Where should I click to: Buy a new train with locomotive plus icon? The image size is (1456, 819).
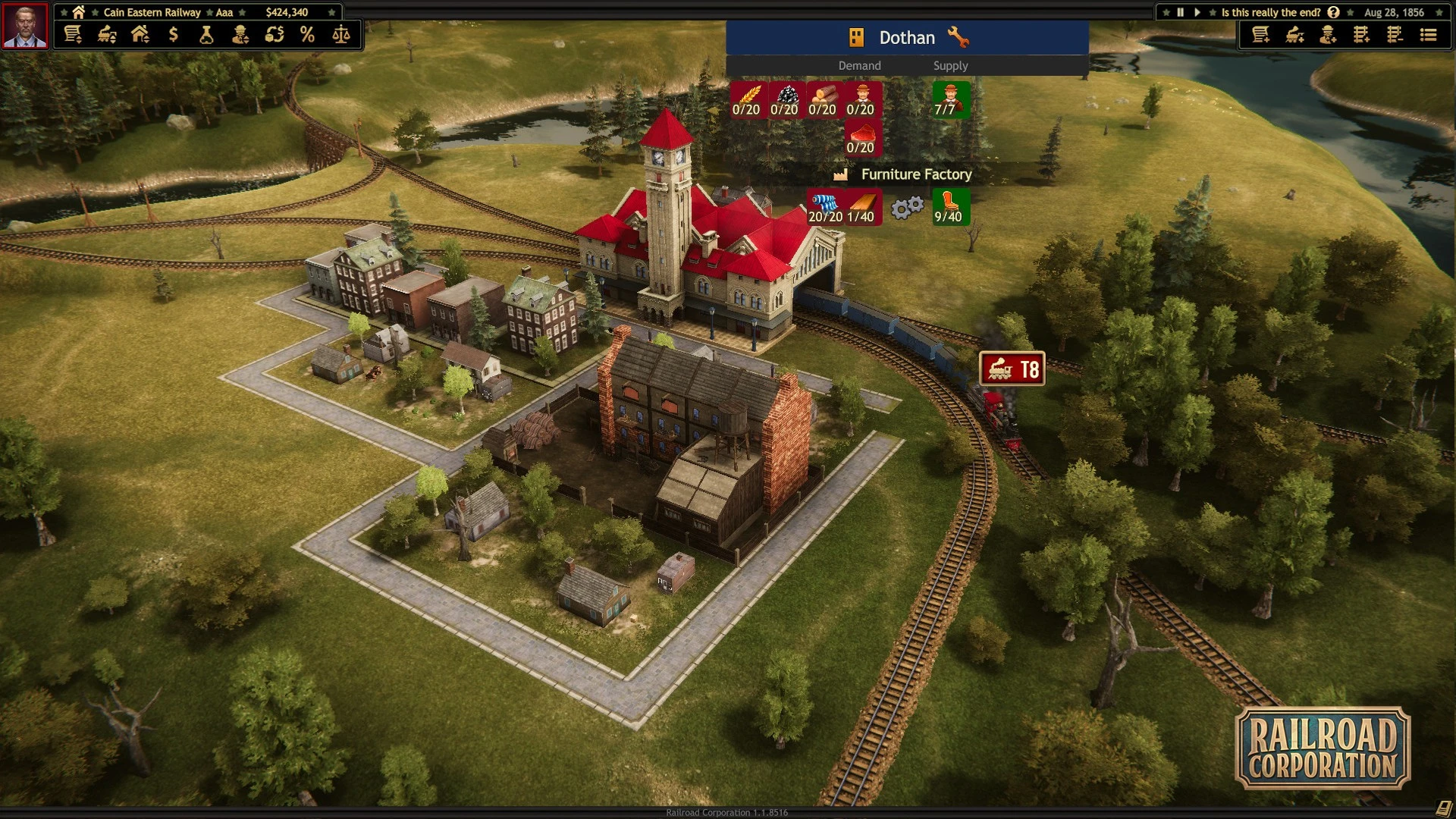click(x=1294, y=35)
